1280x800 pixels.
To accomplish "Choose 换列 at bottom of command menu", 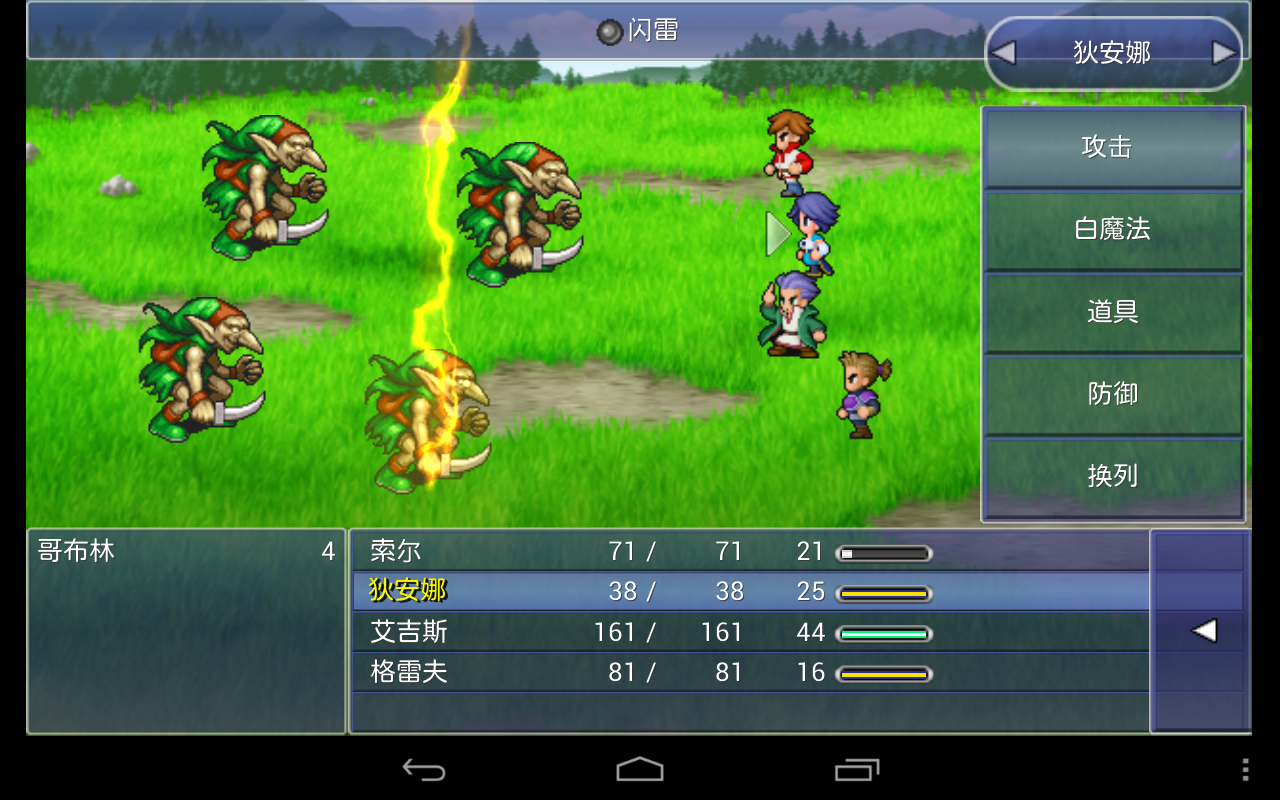I will pyautogui.click(x=1113, y=478).
